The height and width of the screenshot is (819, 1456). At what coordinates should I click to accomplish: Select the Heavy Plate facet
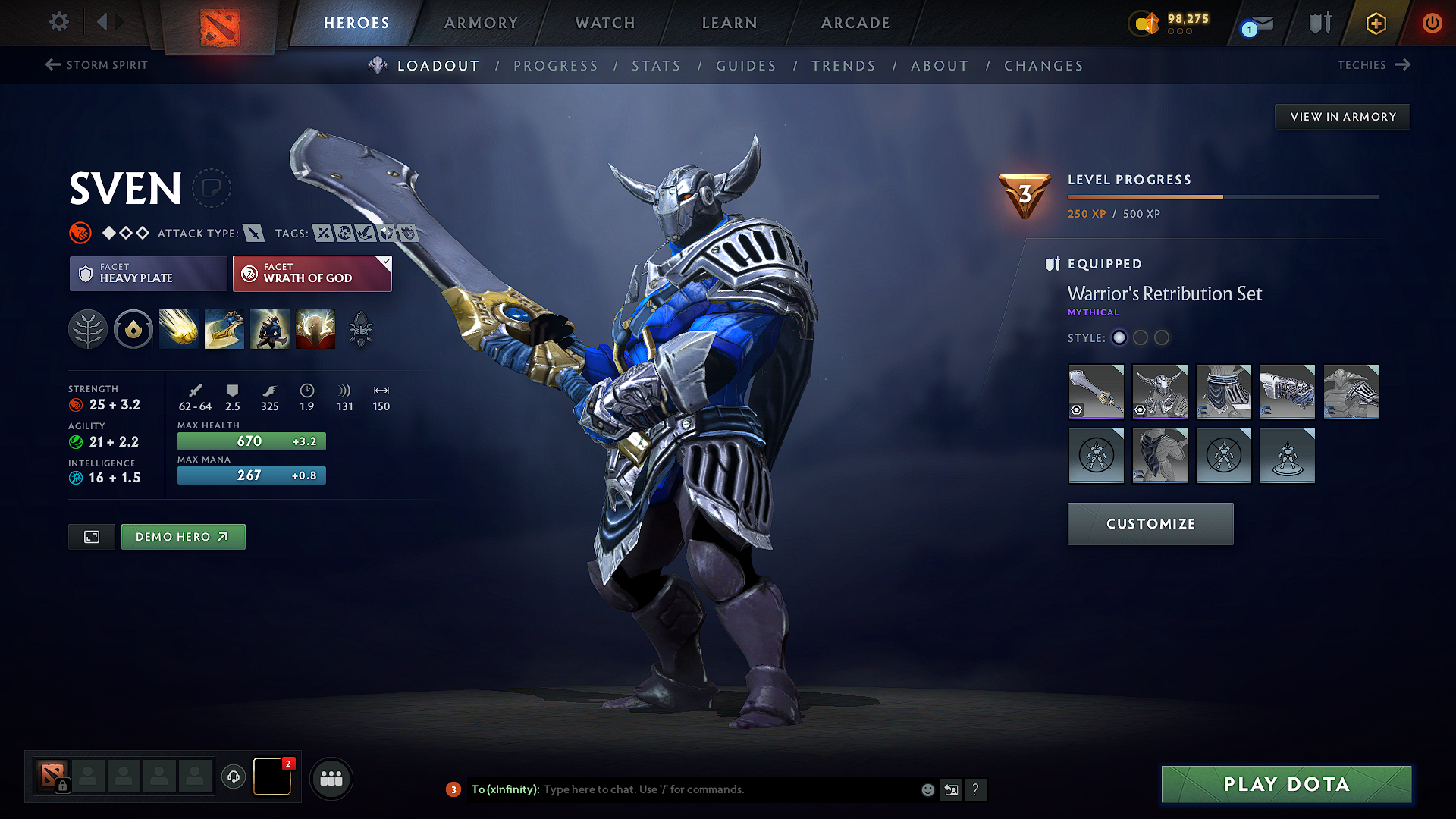pos(148,273)
